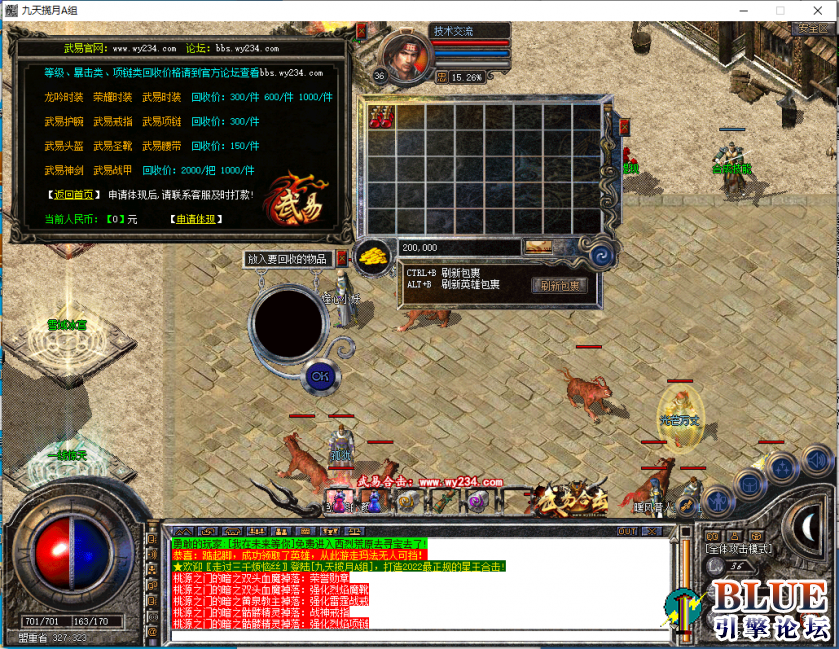Click the small scroll button beside the gold amount

pos(539,247)
